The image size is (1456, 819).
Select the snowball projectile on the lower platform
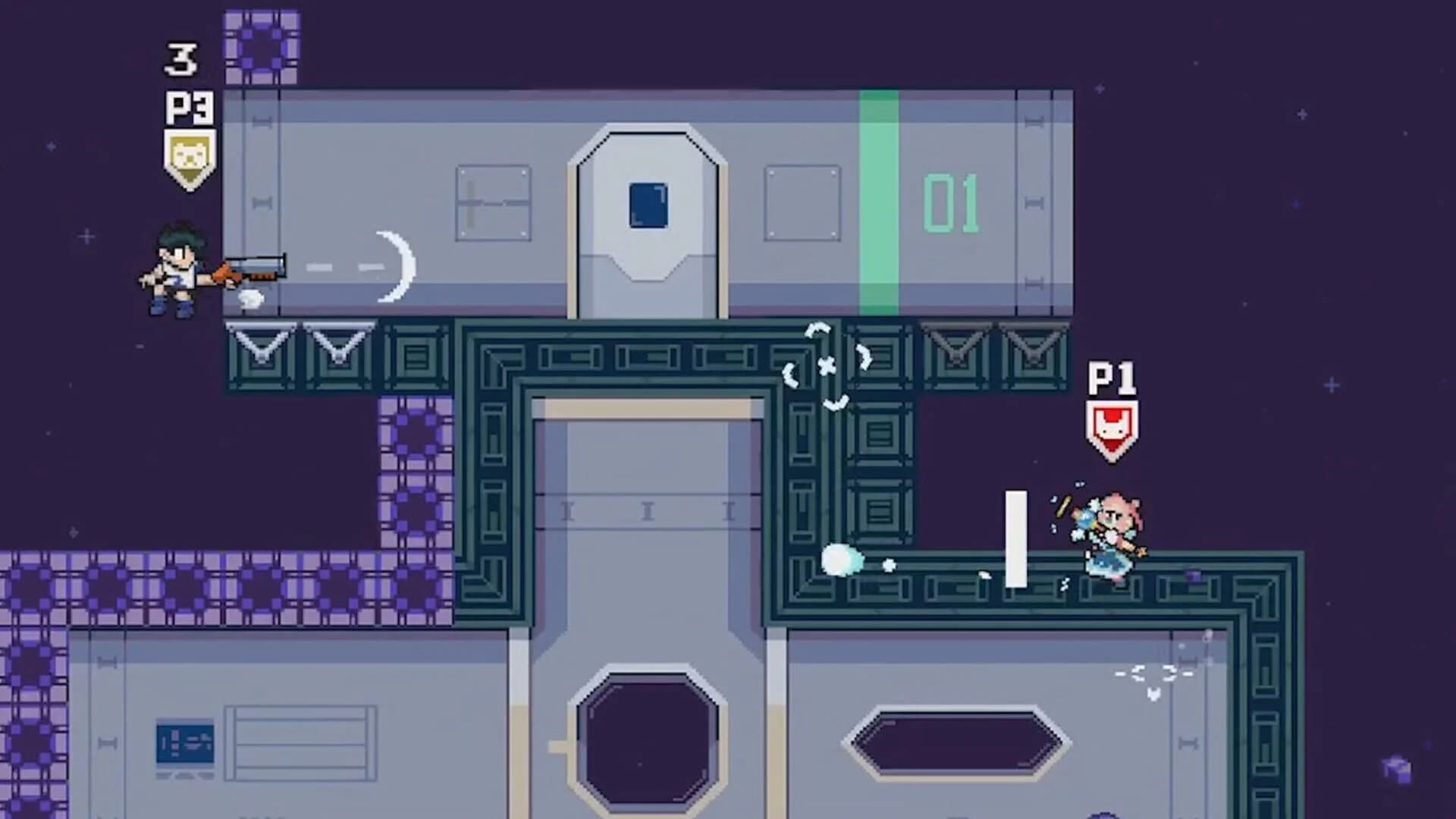pyautogui.click(x=843, y=557)
